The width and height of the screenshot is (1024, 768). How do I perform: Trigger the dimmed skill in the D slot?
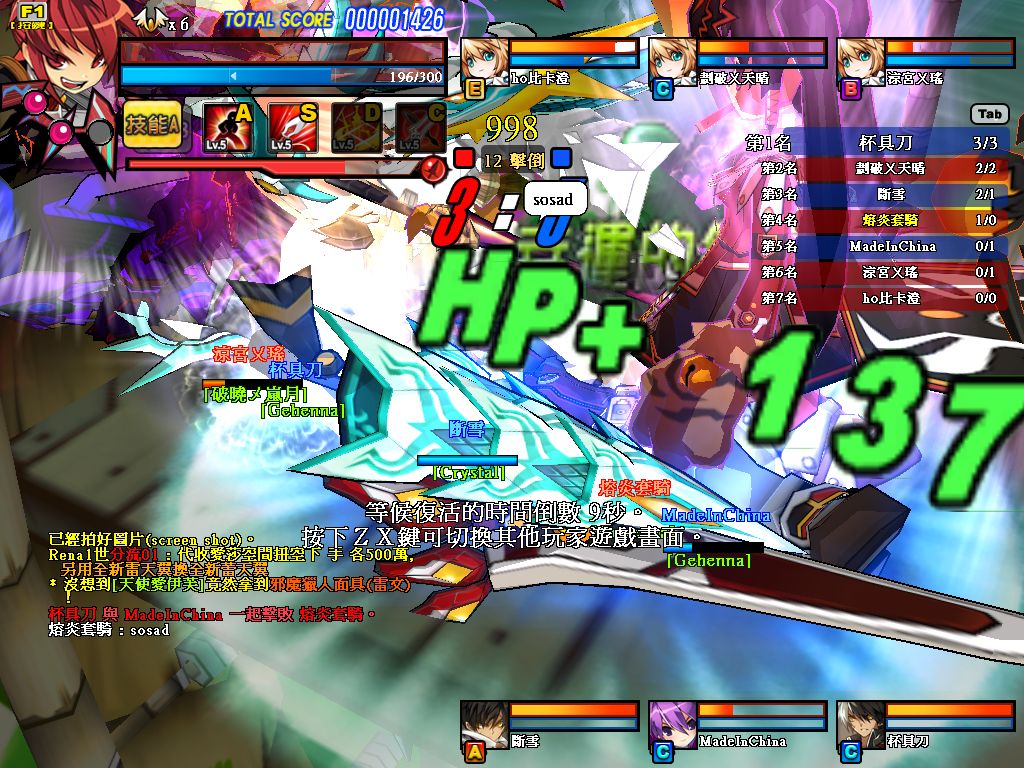(x=356, y=128)
